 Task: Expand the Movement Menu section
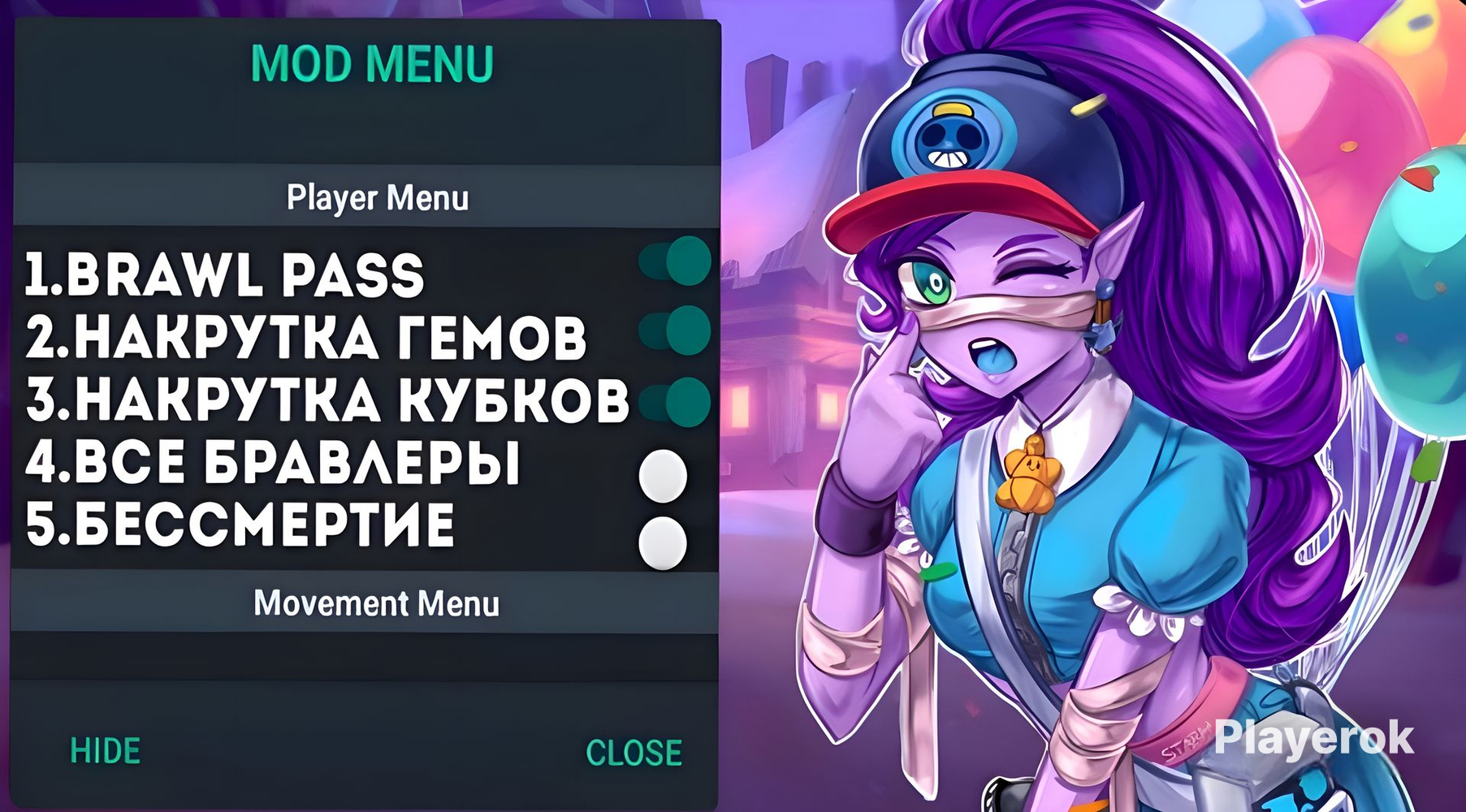[x=377, y=603]
